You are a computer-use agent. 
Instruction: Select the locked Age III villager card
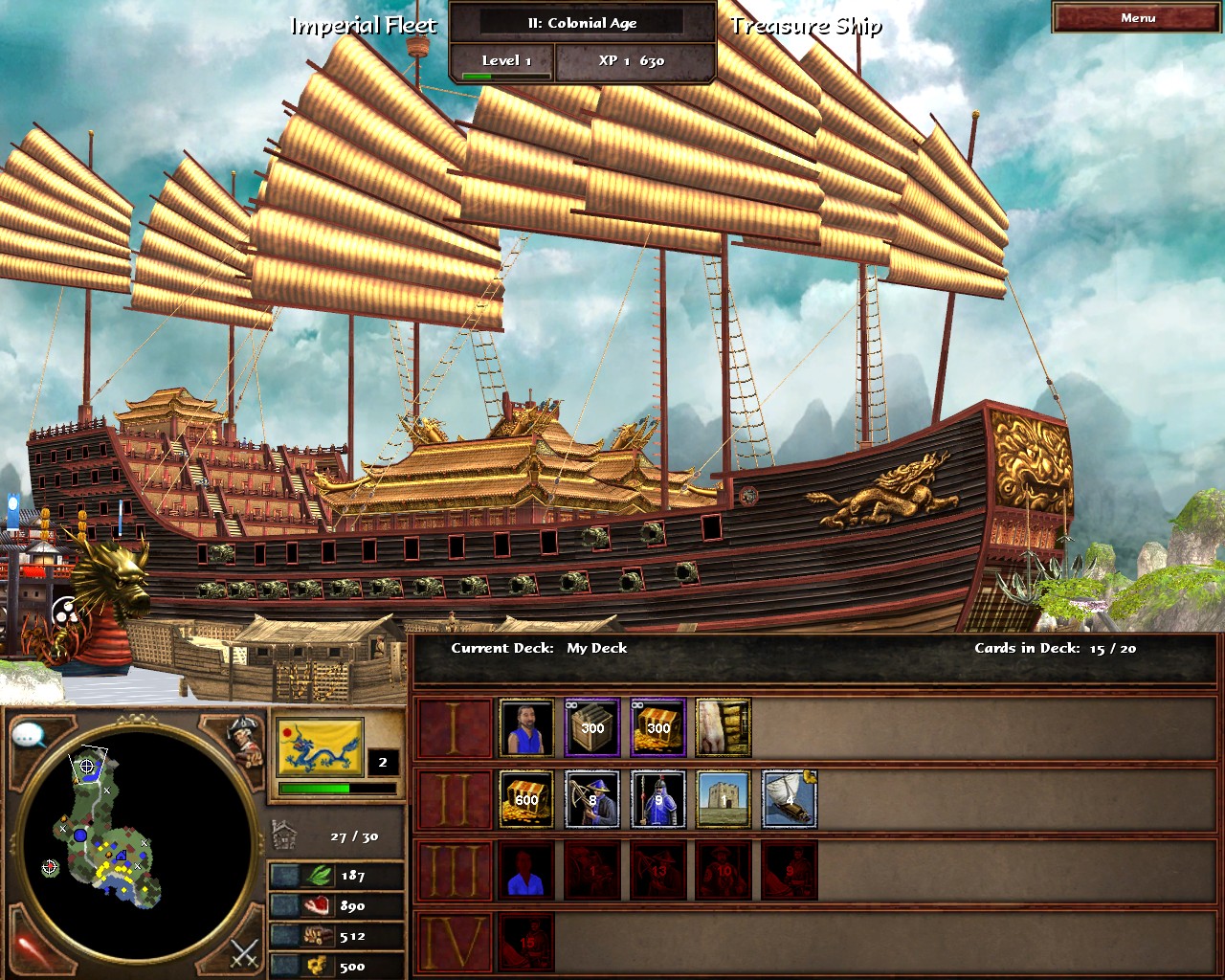pos(526,871)
